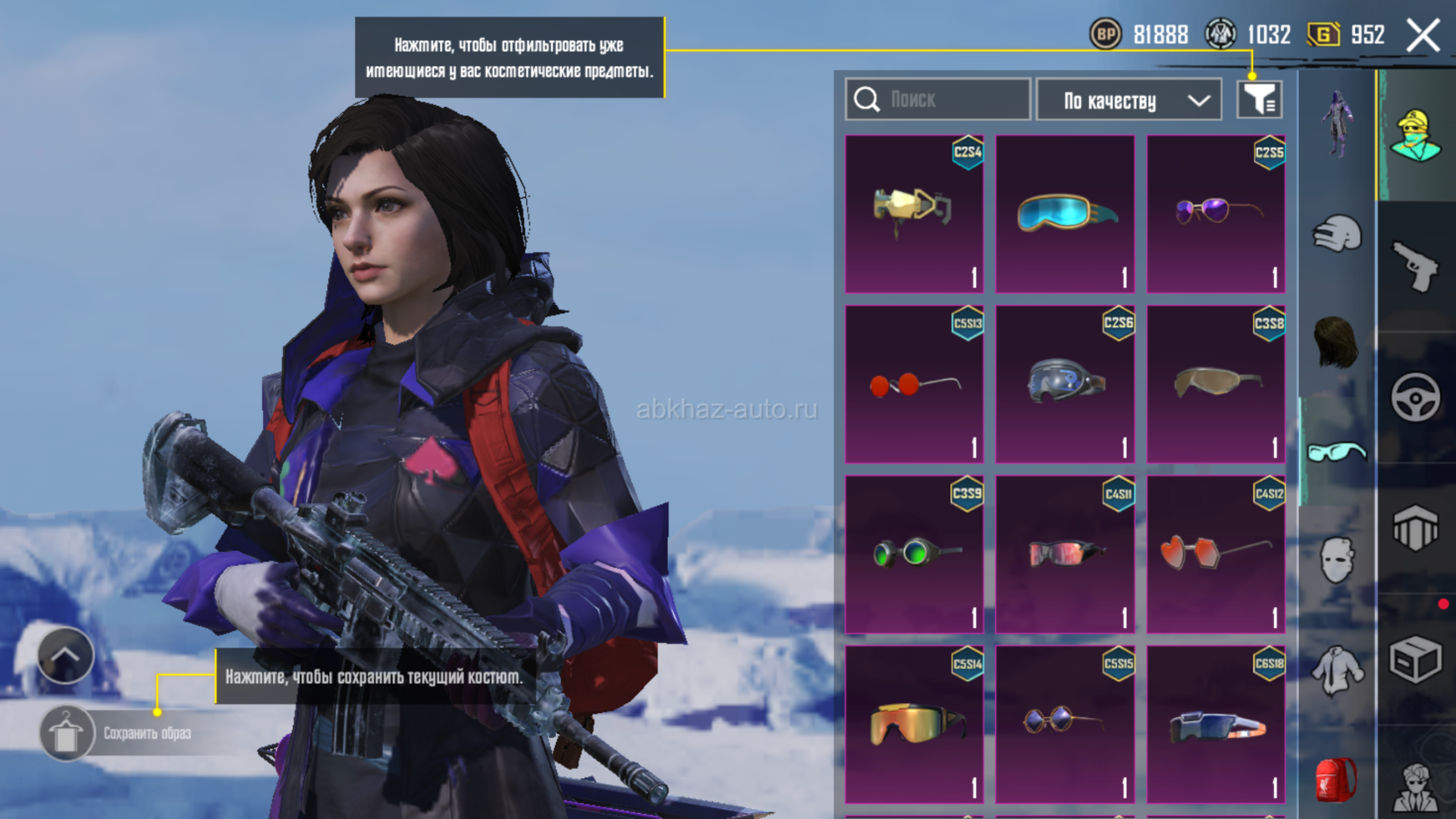Image resolution: width=1456 pixels, height=819 pixels.
Task: Open the red backpack category
Action: click(1336, 780)
